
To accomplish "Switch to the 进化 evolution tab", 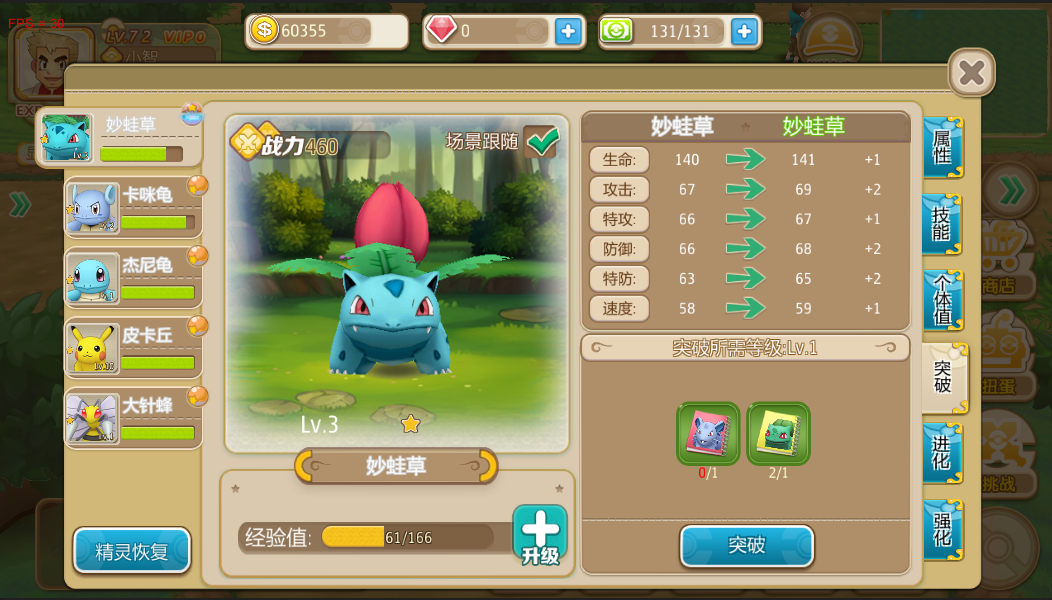I will click(x=941, y=453).
